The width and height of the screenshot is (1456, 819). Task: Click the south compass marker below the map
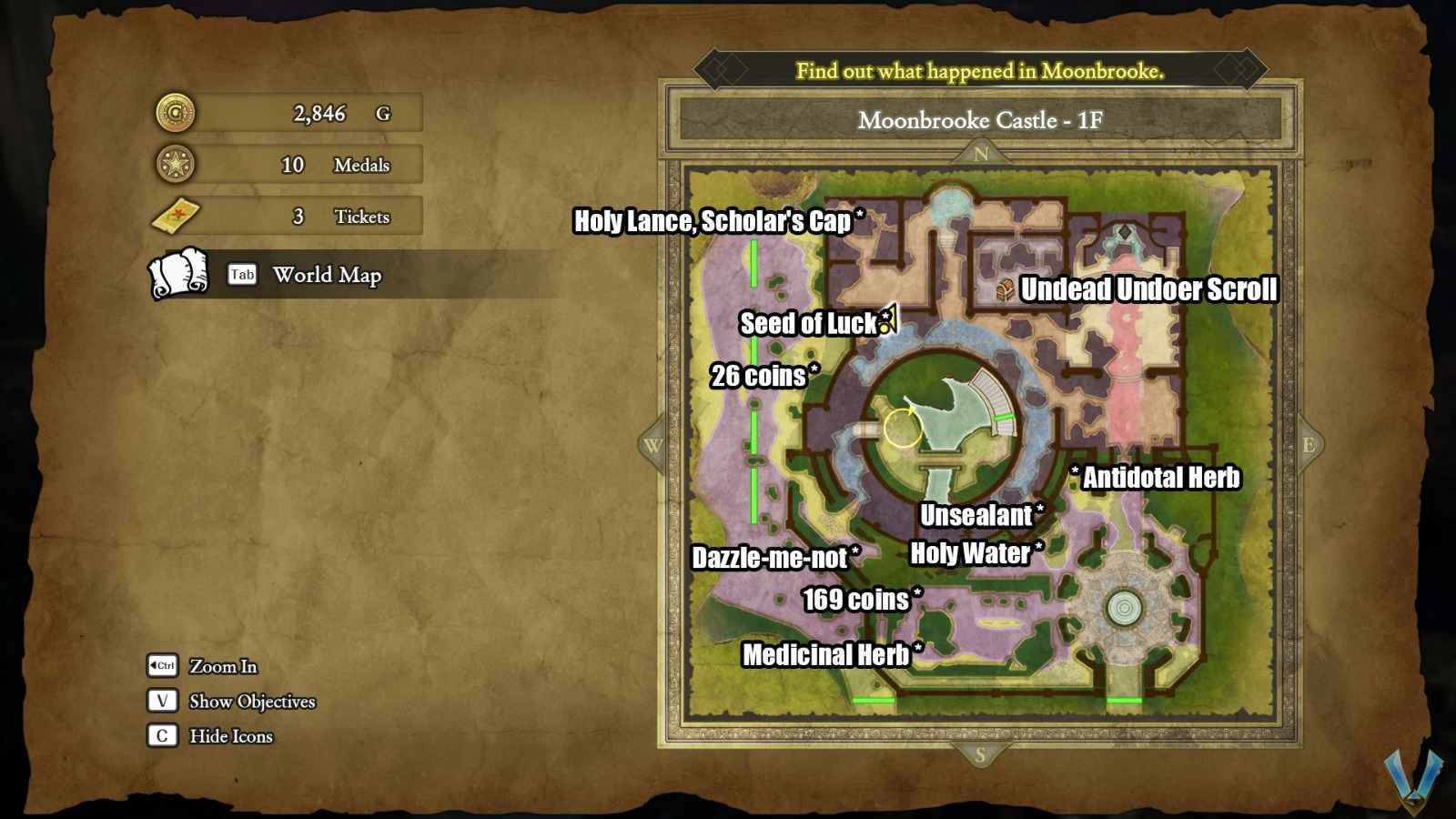pyautogui.click(x=980, y=753)
